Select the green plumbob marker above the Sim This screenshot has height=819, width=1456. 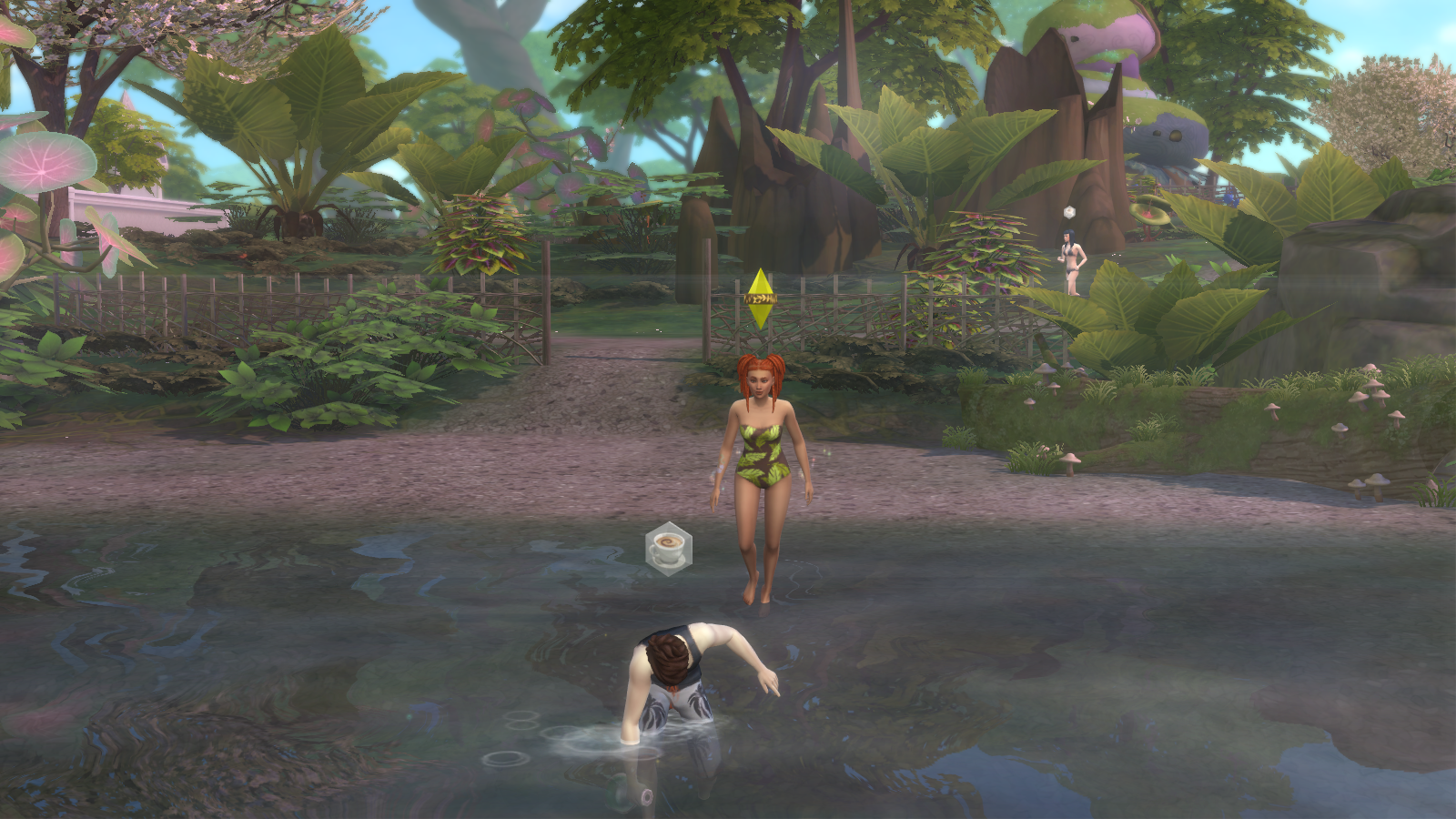coord(759,298)
